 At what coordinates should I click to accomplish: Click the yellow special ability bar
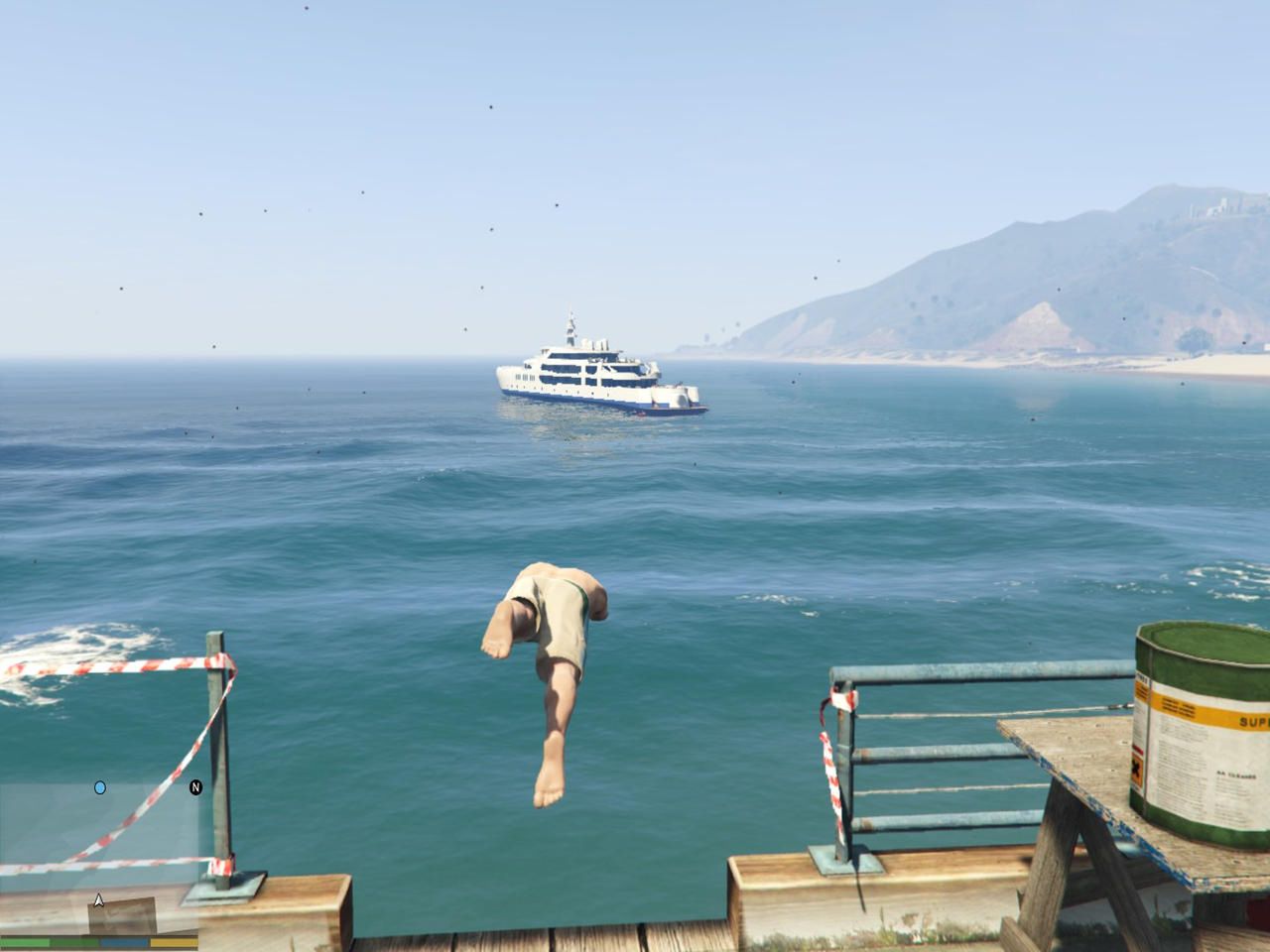[172, 943]
